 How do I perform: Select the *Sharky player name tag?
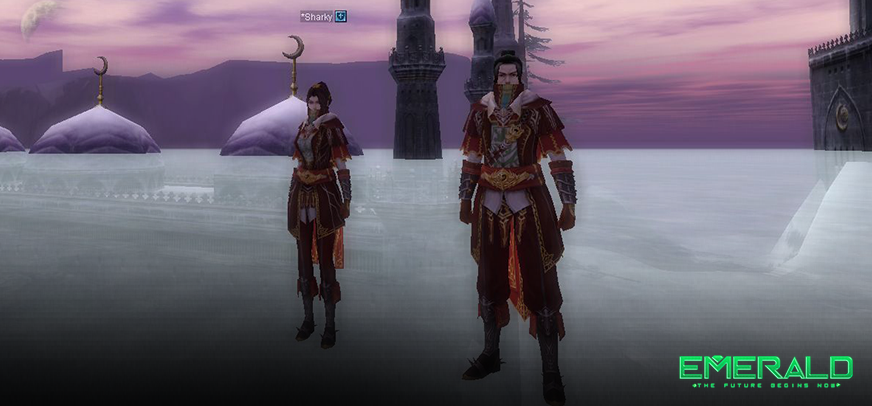coord(316,16)
